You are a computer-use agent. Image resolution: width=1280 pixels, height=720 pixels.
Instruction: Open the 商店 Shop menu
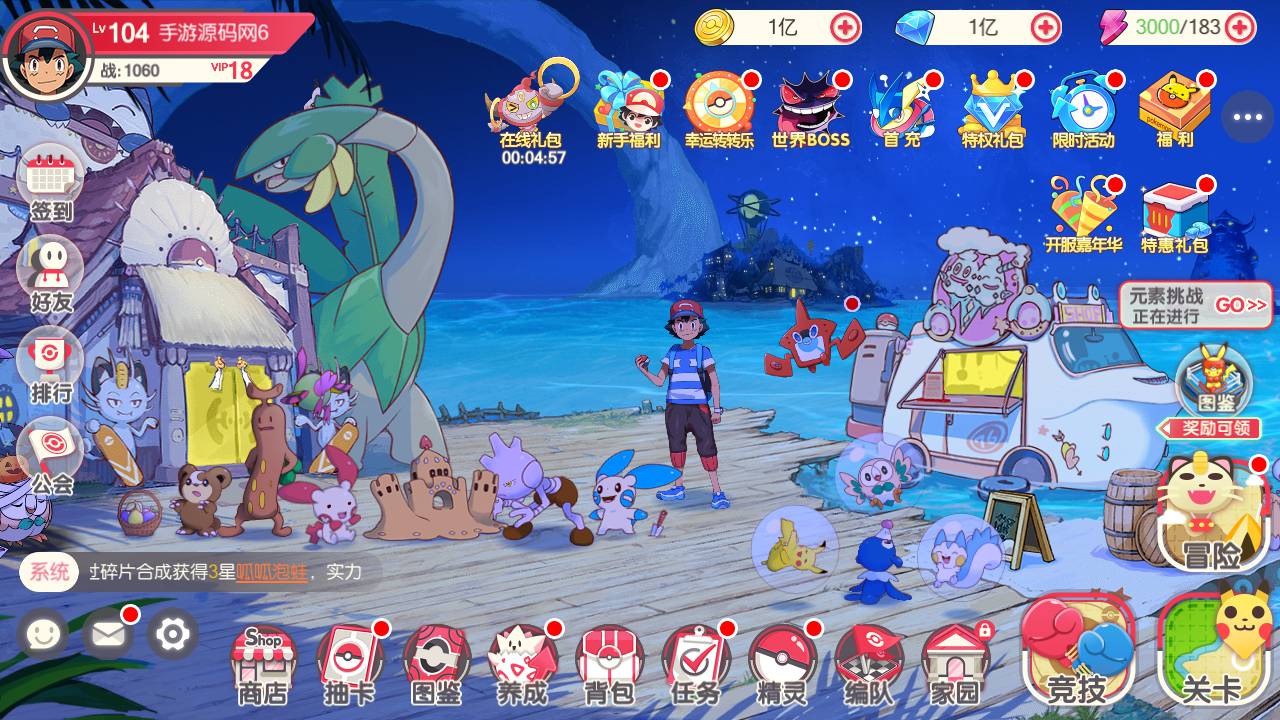coord(262,663)
